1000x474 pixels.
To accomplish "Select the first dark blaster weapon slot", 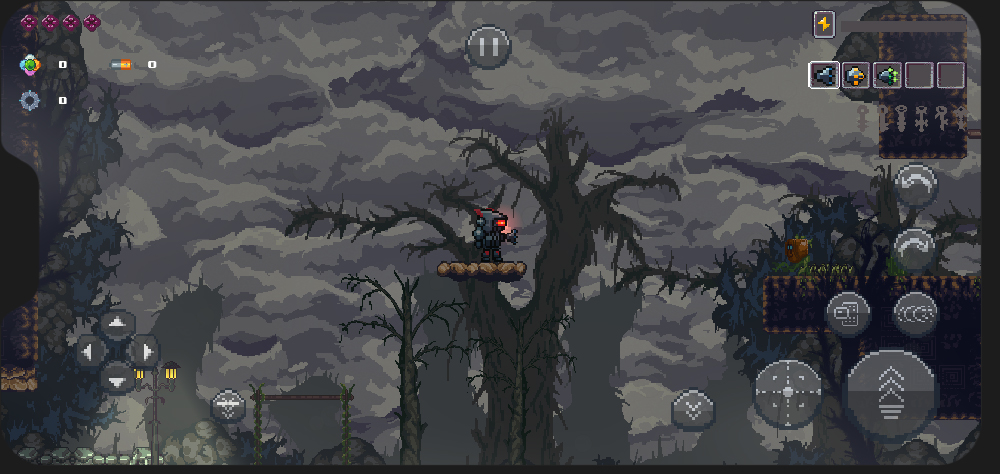I will pyautogui.click(x=825, y=75).
